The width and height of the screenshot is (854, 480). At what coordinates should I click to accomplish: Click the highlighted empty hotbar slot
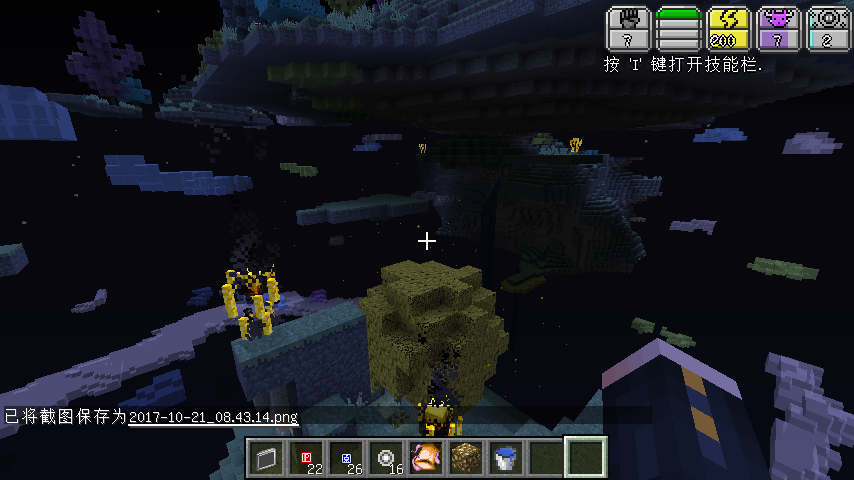pos(585,458)
